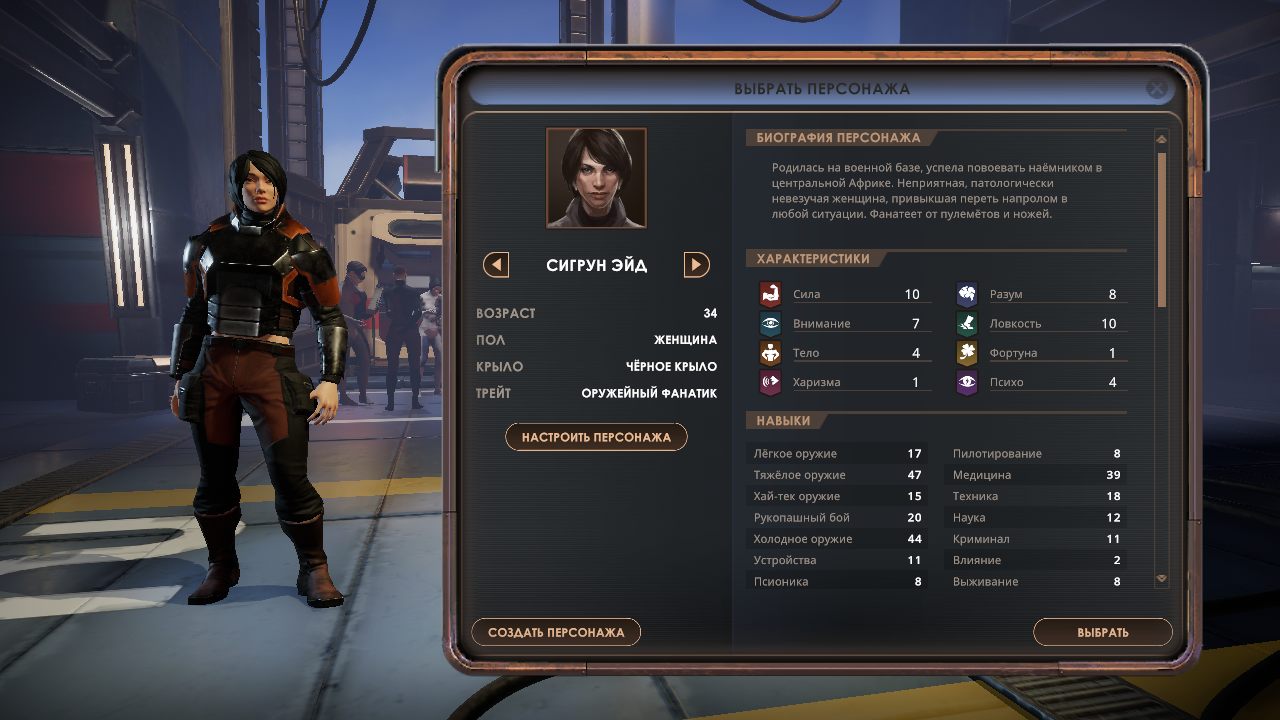Close the Выбрать персонажа dialog
This screenshot has width=1280, height=720.
click(x=1157, y=89)
